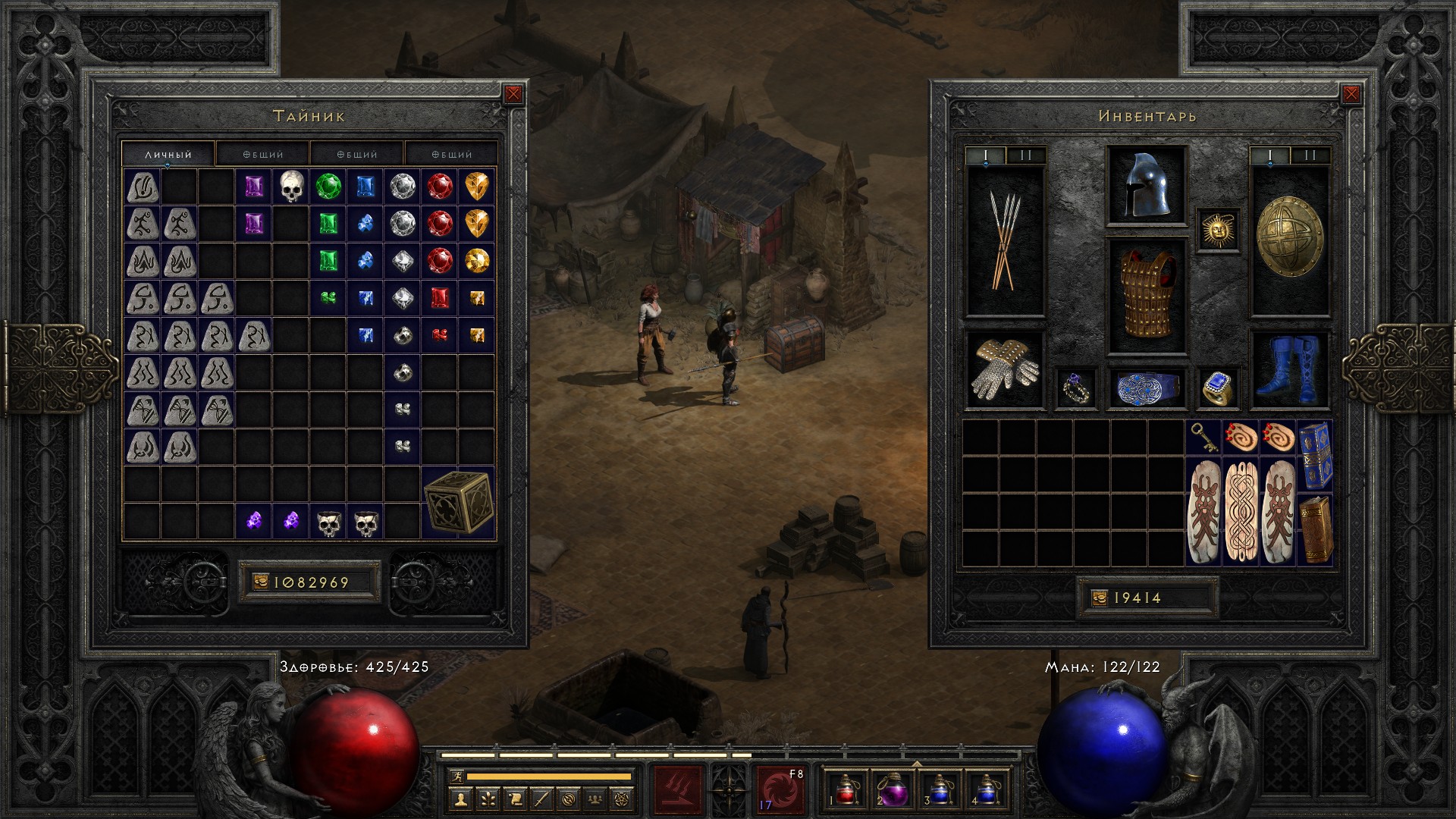Close the Инвентарь inventory window
This screenshot has height=819, width=1456.
pos(1351,94)
